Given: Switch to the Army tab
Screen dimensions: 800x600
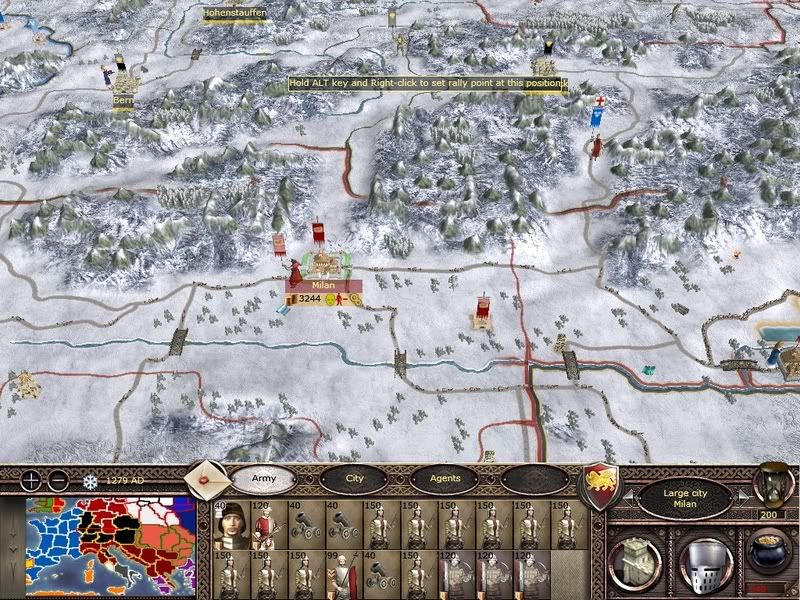Looking at the screenshot, I should pyautogui.click(x=263, y=479).
